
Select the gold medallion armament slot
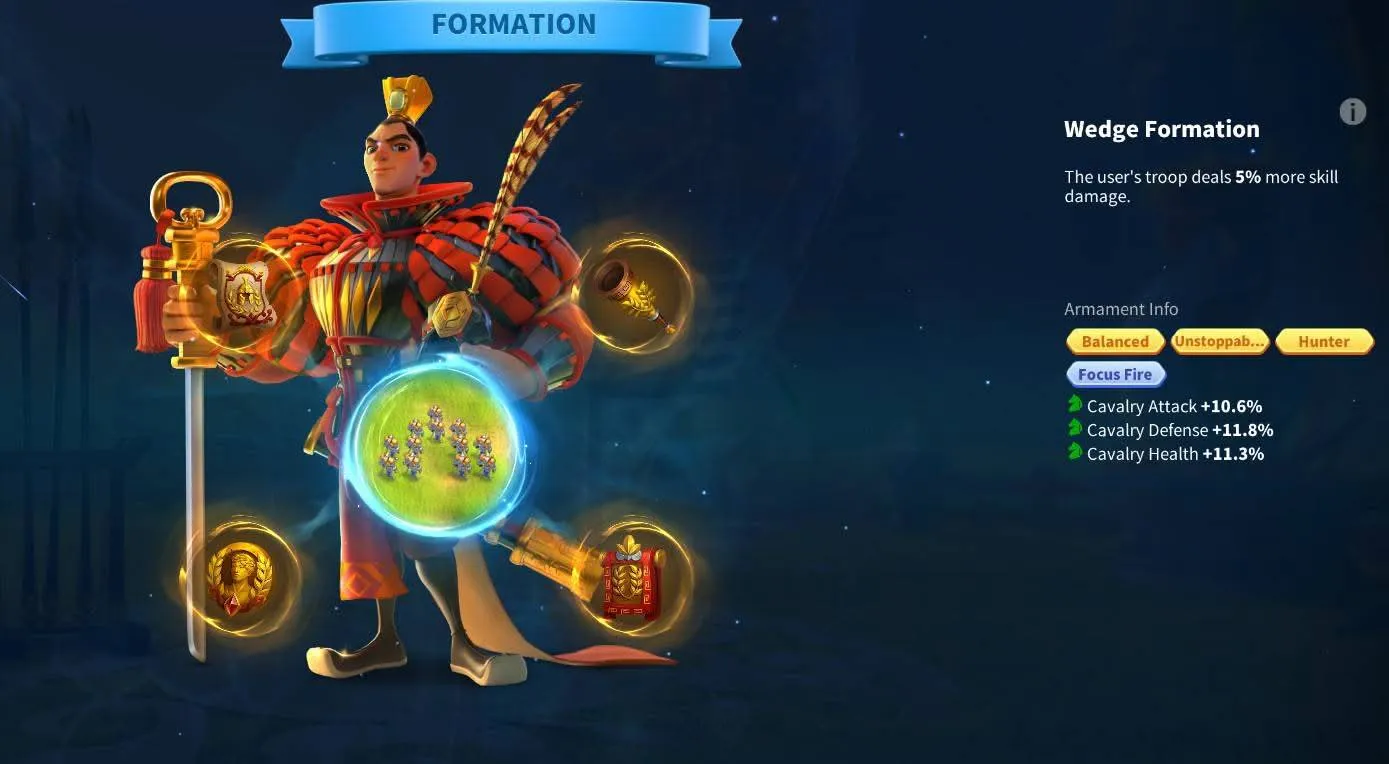240,577
